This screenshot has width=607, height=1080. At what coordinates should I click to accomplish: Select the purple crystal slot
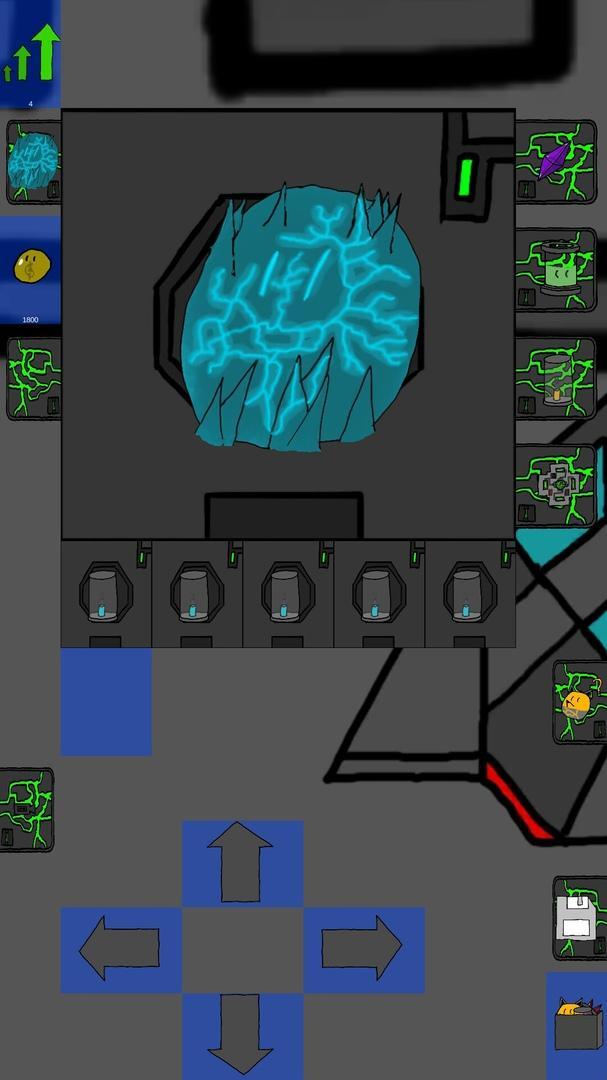pyautogui.click(x=556, y=160)
